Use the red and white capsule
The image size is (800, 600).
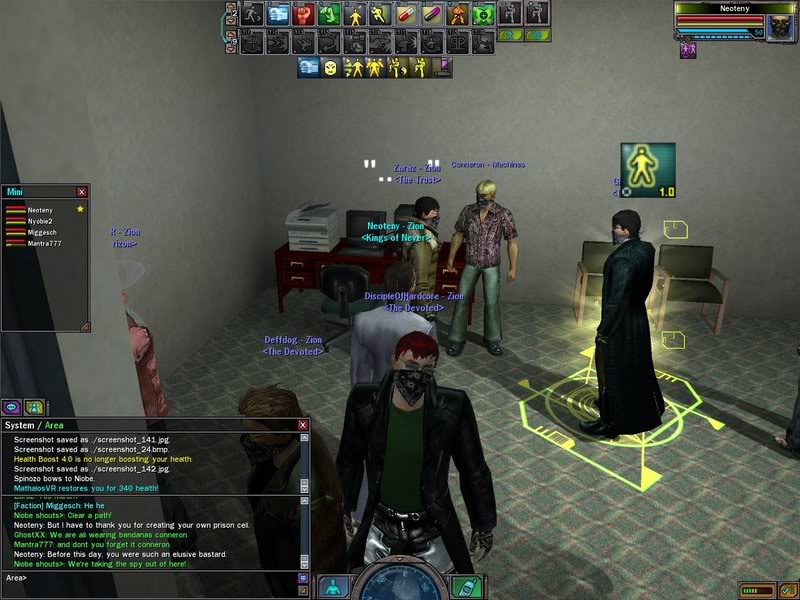[407, 14]
